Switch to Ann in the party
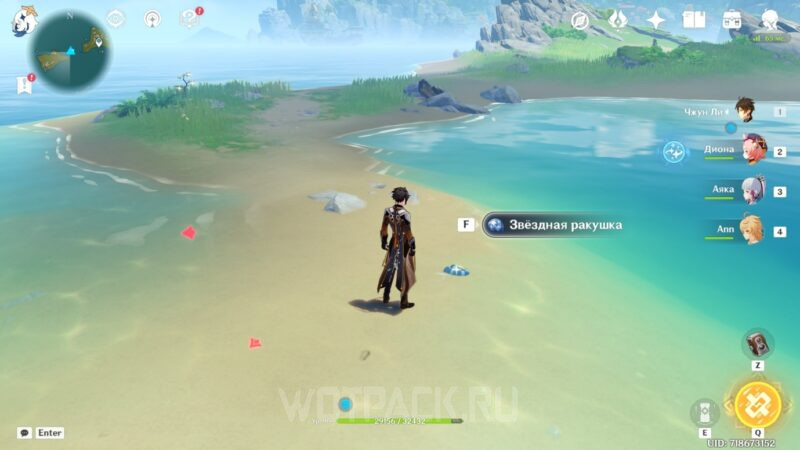 pos(752,230)
